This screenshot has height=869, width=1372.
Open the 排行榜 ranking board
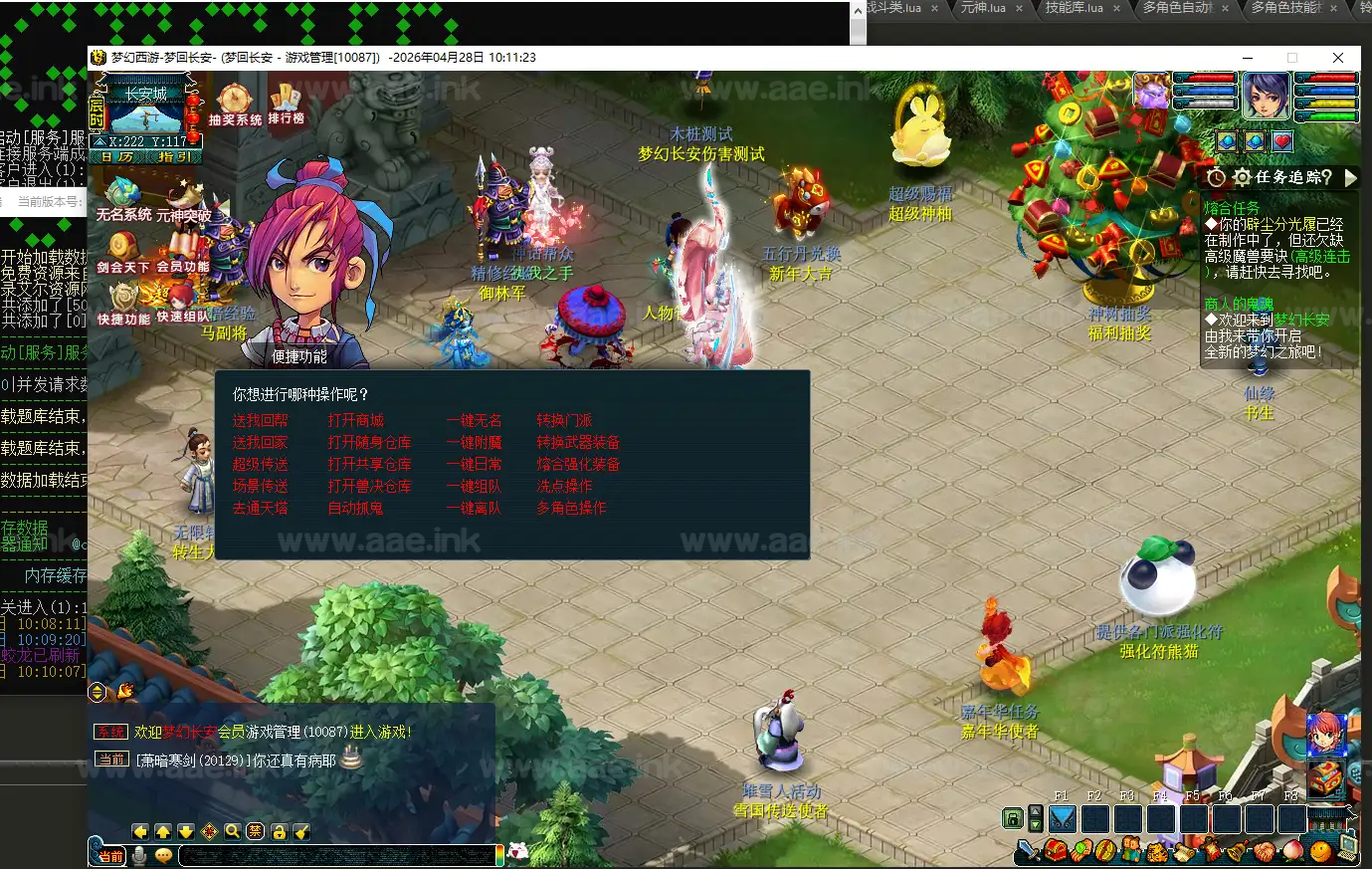[286, 103]
